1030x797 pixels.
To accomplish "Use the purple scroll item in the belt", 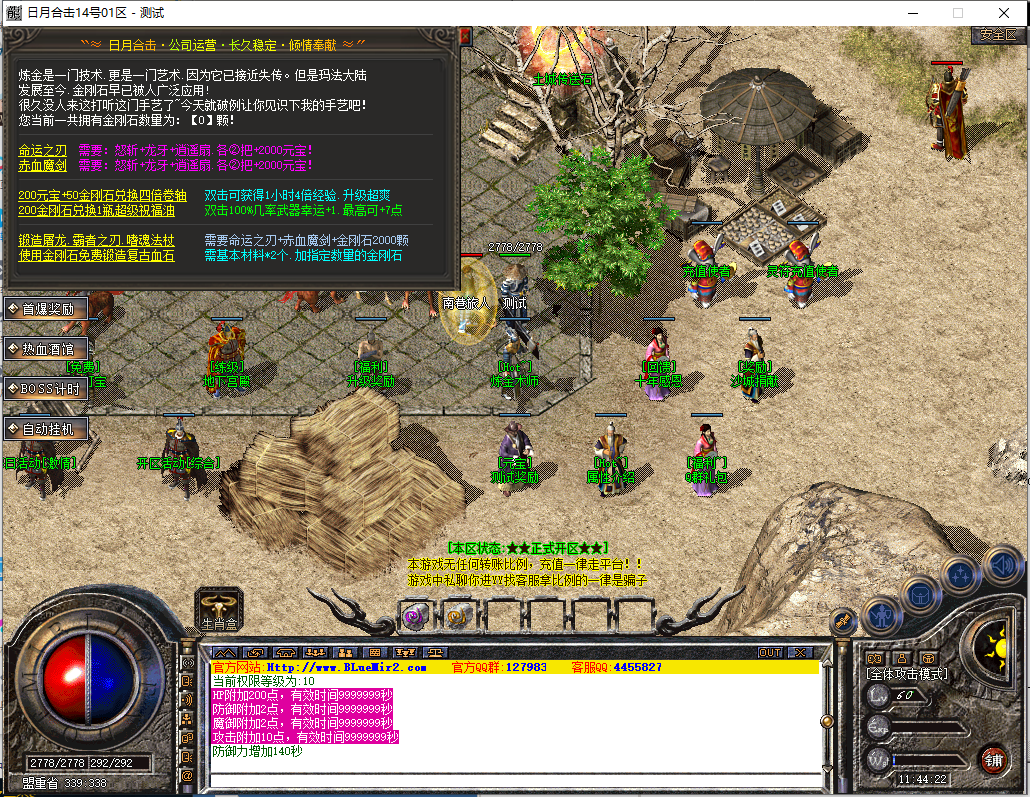I will pos(415,616).
